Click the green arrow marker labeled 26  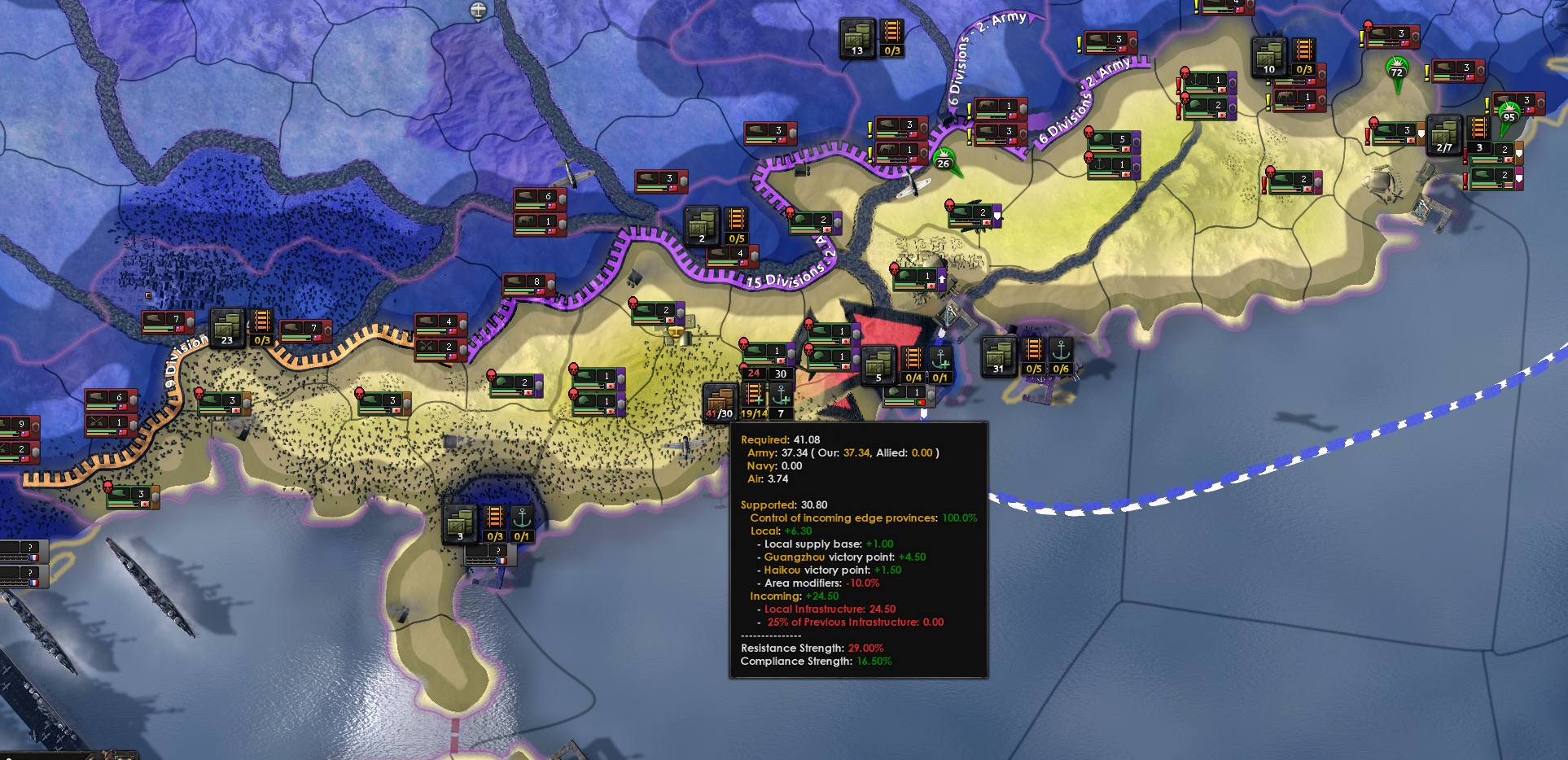[x=944, y=159]
